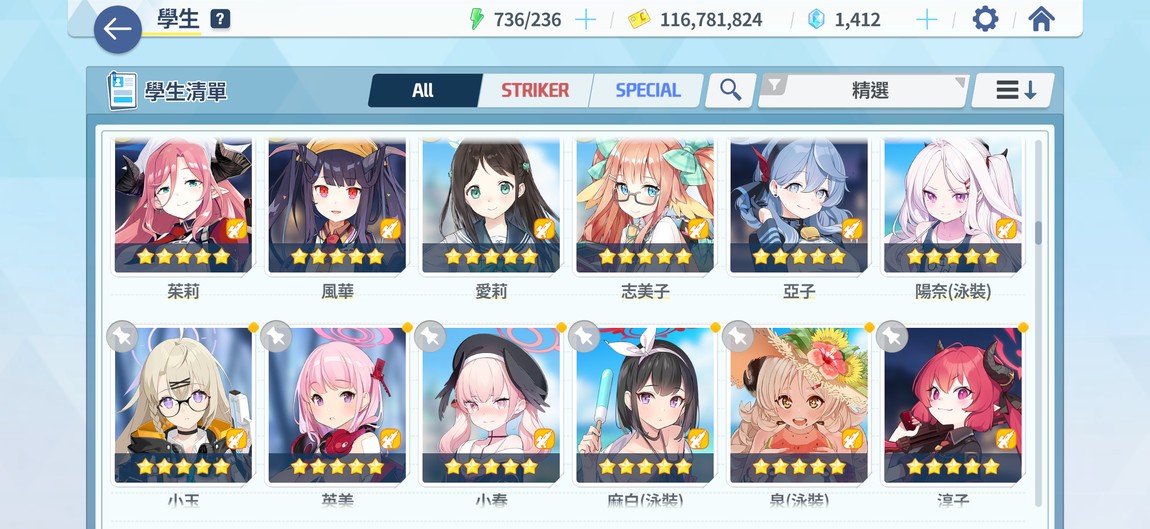Select student 志美子
Image resolution: width=1150 pixels, height=529 pixels.
645,205
